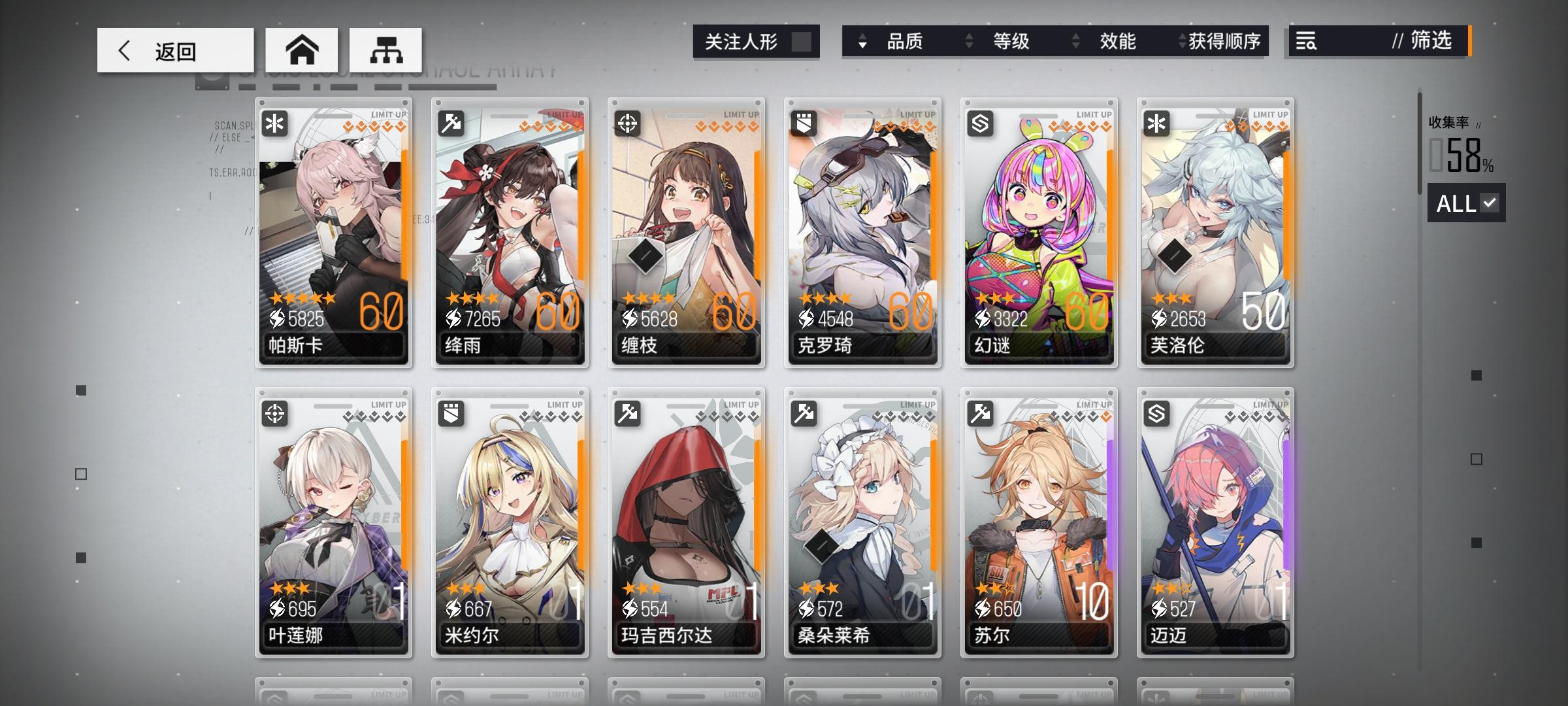Click the snowflake class icon on 帕斯卡's card
The image size is (1568, 706).
click(x=274, y=124)
